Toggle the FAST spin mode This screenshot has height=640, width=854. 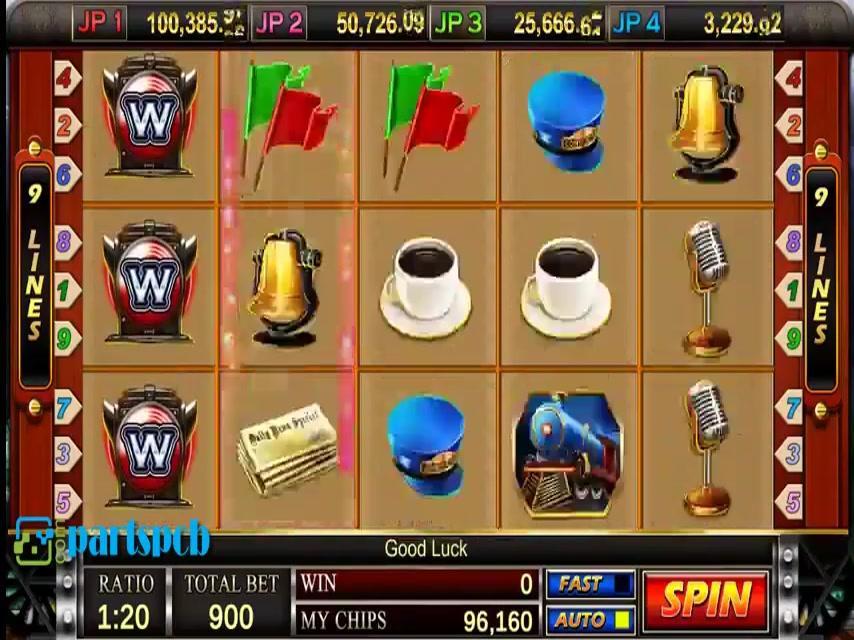[590, 584]
